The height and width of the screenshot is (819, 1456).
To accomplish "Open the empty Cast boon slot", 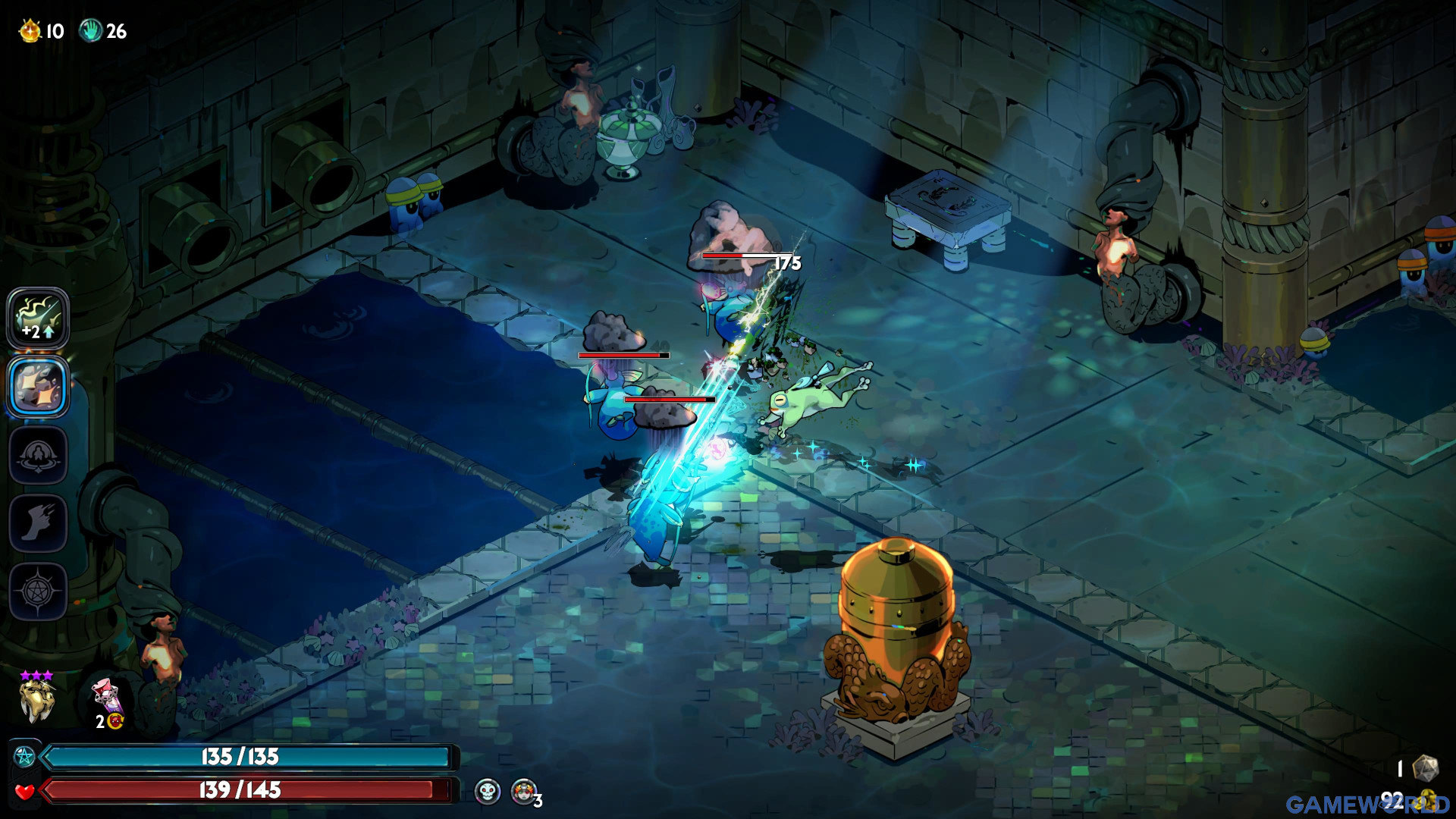I will (x=38, y=455).
